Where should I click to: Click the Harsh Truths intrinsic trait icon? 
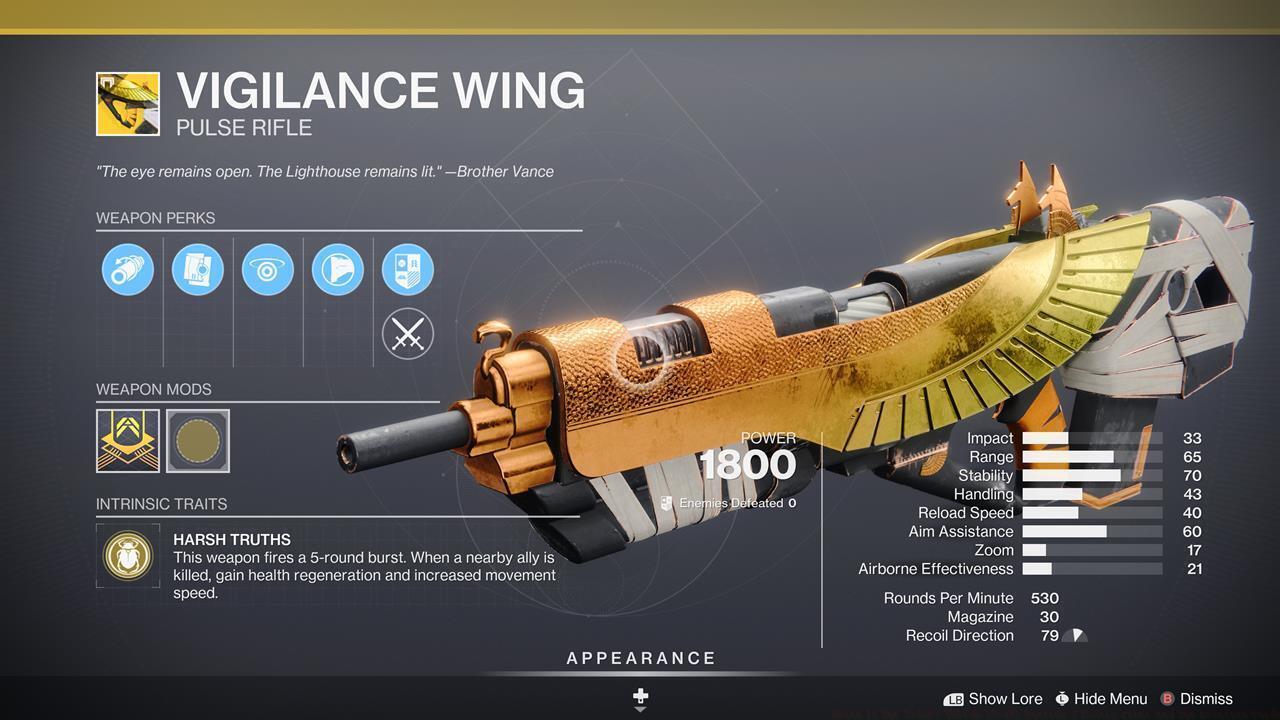click(x=128, y=556)
